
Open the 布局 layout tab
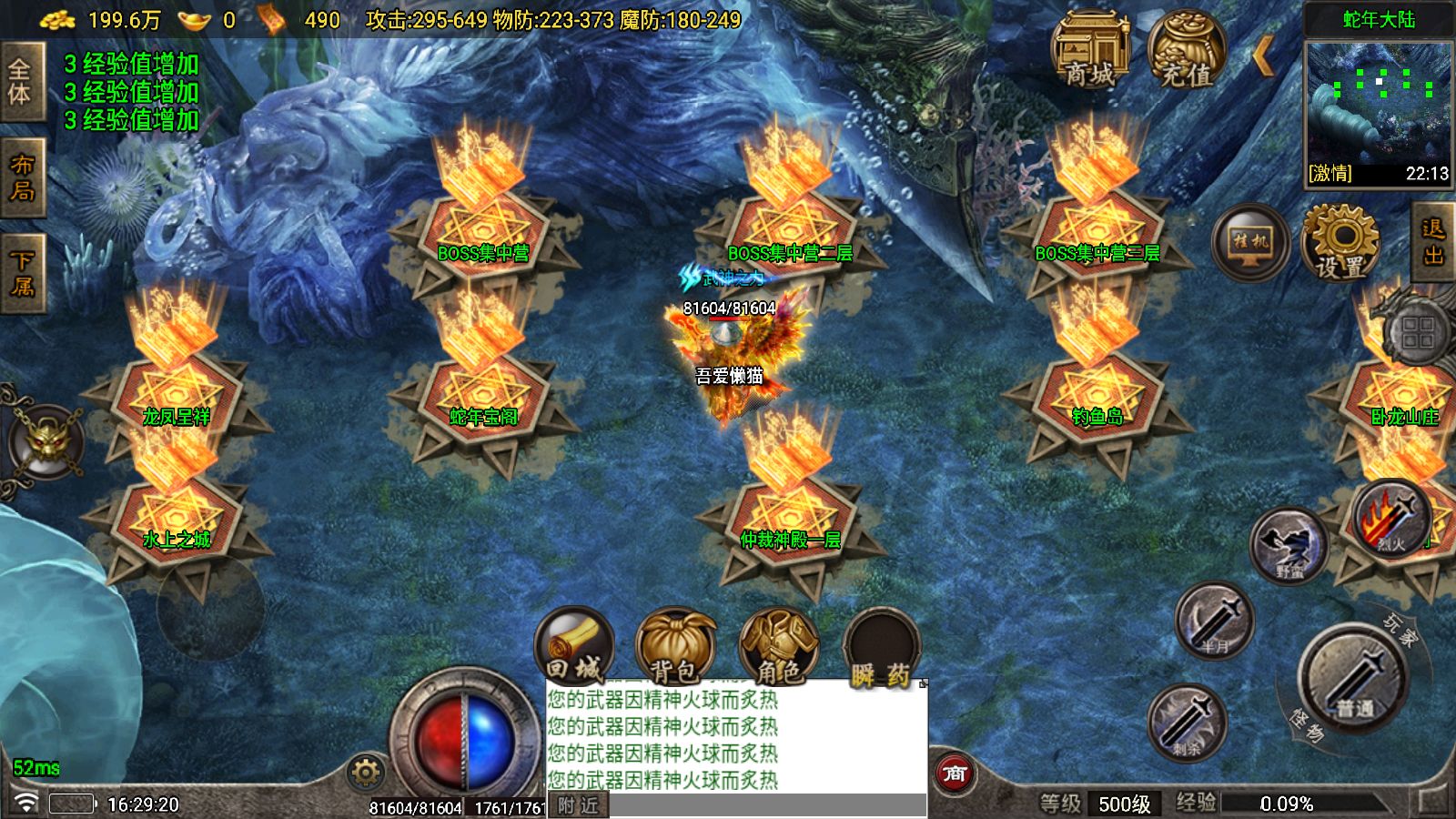(x=21, y=178)
